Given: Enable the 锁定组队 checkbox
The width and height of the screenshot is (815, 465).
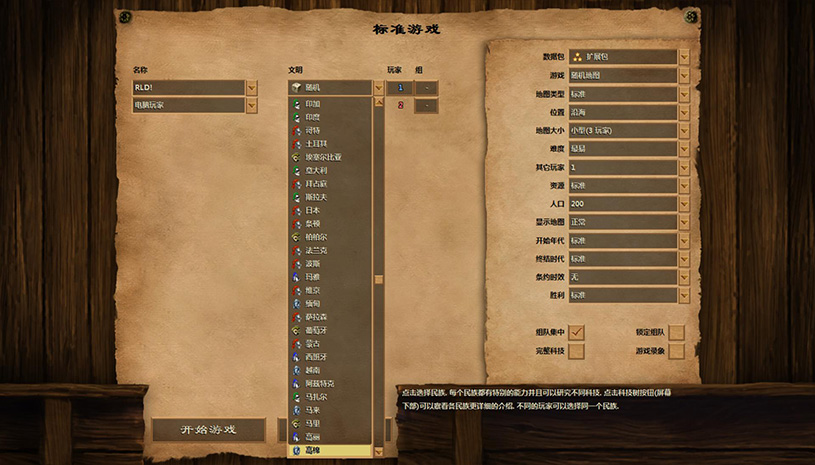Looking at the screenshot, I should (677, 332).
